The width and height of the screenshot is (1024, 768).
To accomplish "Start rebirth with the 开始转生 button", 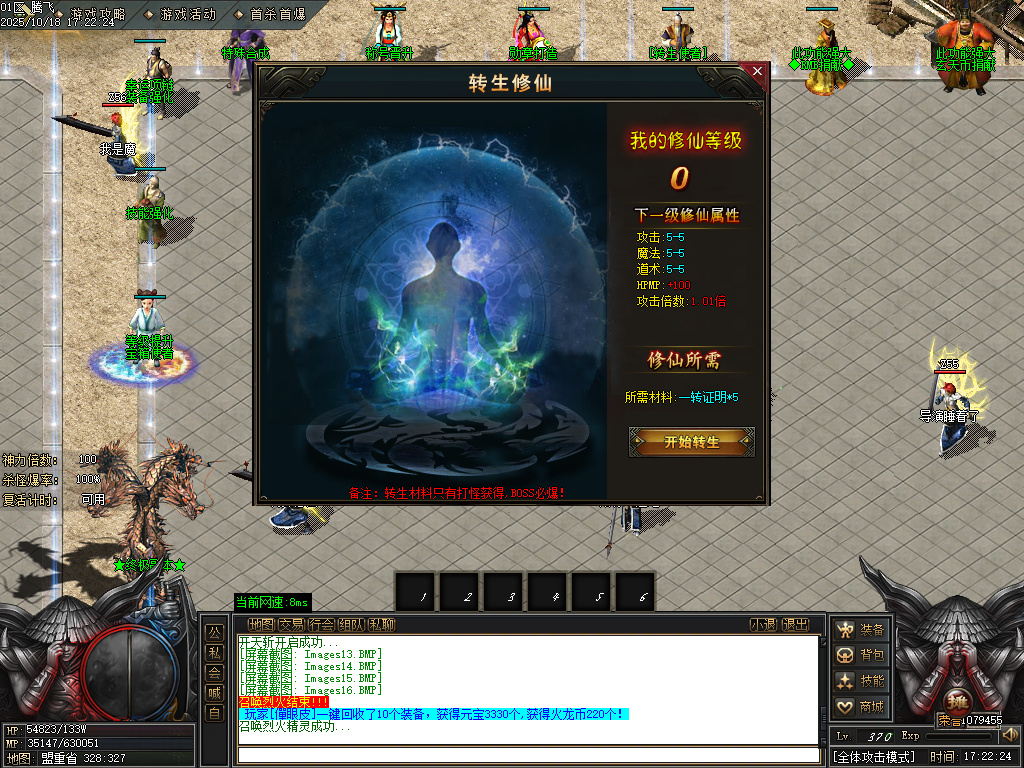I will point(691,441).
